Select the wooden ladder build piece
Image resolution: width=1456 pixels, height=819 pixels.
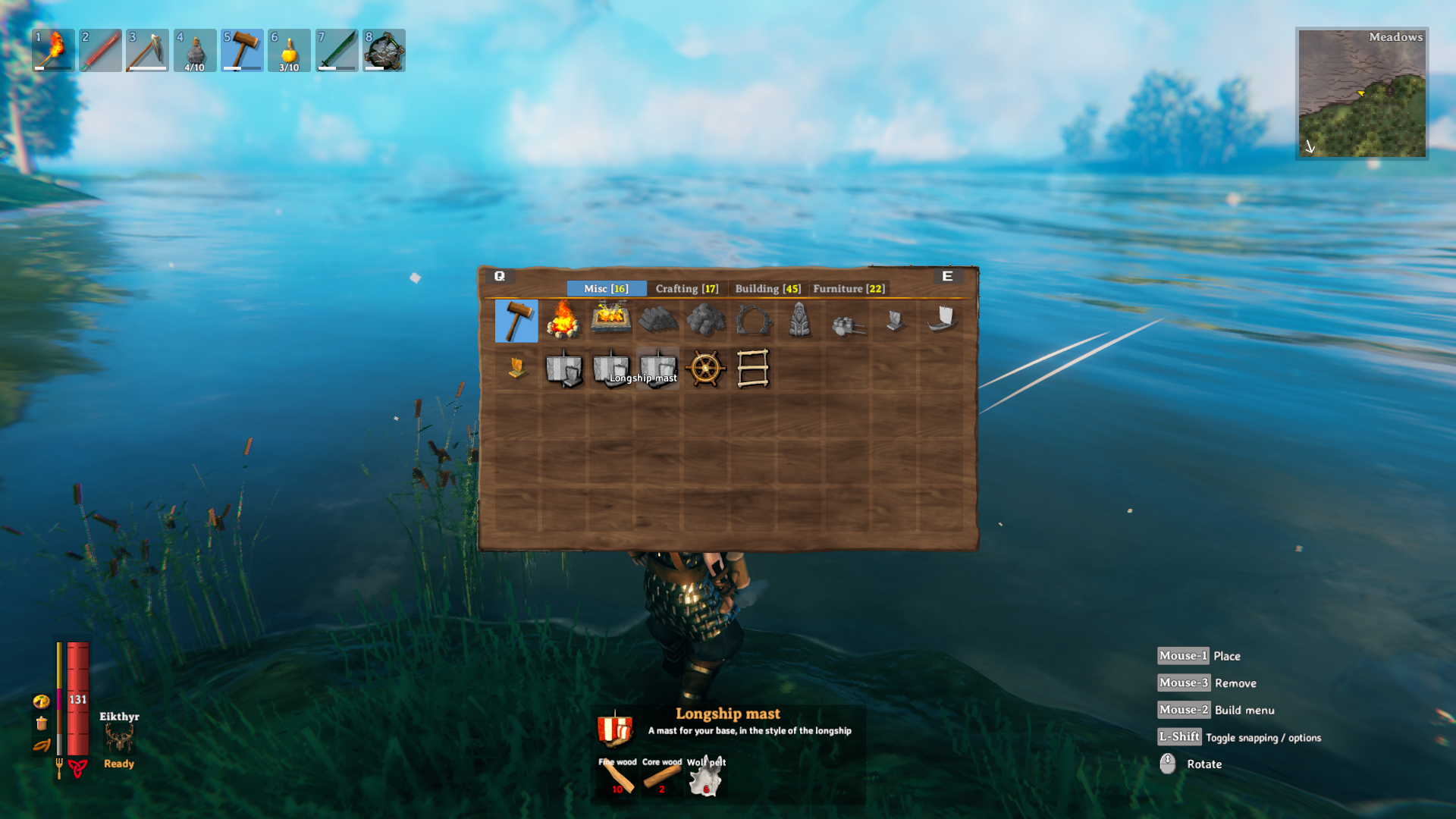pyautogui.click(x=752, y=369)
